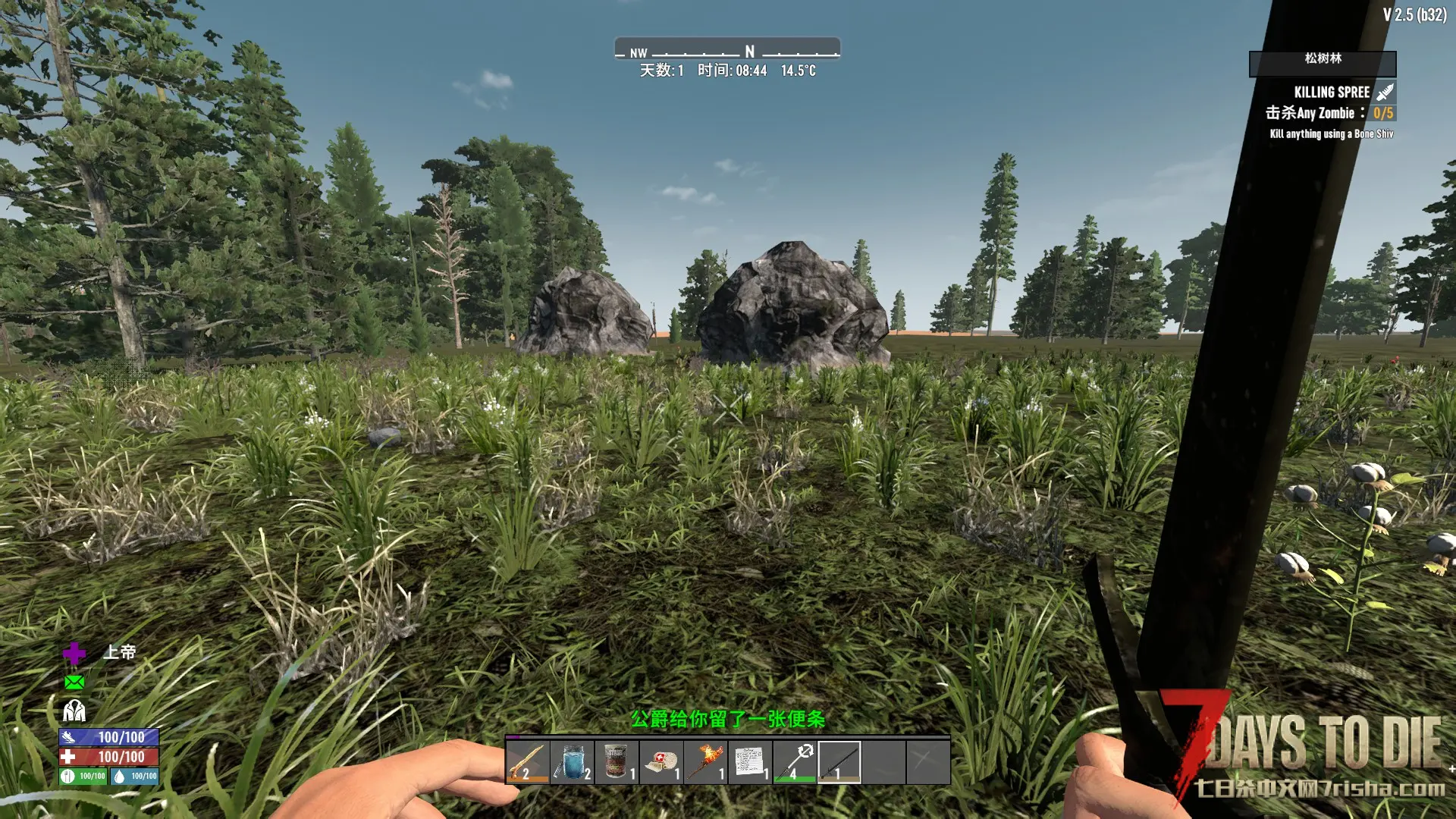Select the spear hotbar slot

tap(795, 761)
